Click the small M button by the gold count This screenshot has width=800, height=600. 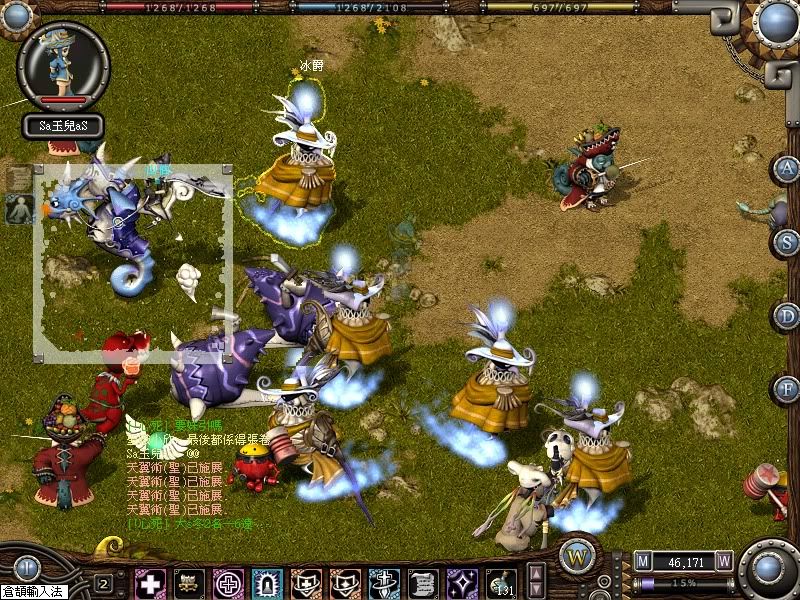tap(643, 562)
